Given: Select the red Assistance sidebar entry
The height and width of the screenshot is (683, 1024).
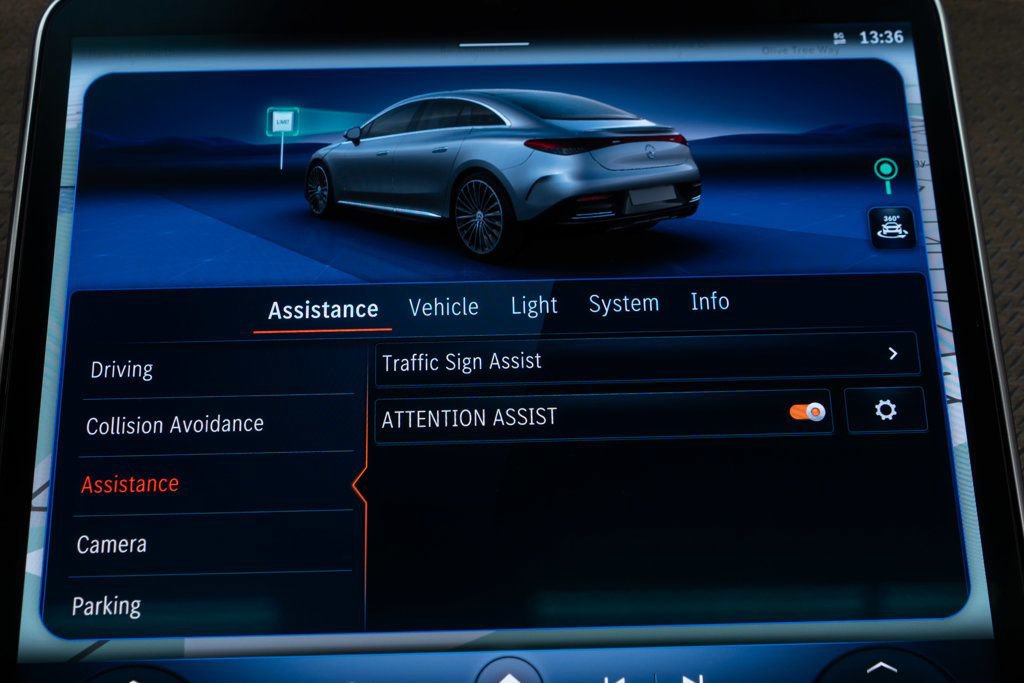Looking at the screenshot, I should coord(130,484).
